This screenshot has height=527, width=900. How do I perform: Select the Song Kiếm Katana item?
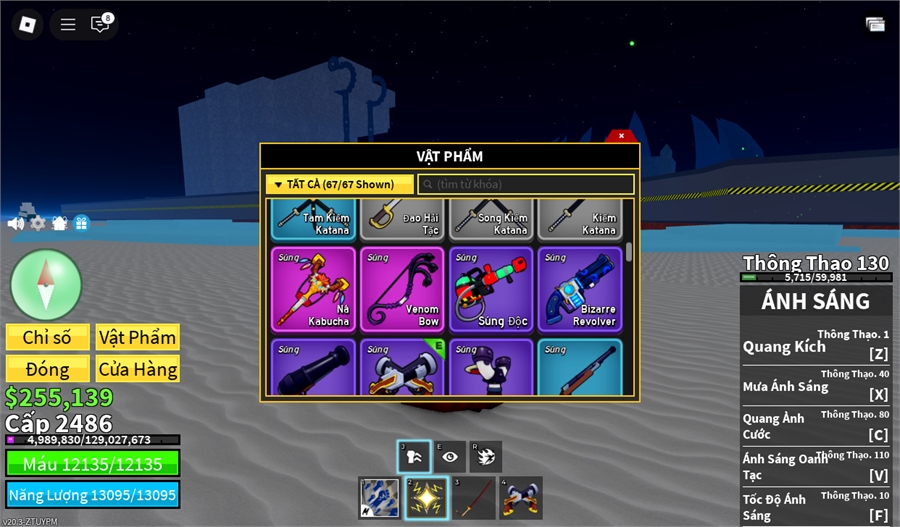pyautogui.click(x=491, y=219)
